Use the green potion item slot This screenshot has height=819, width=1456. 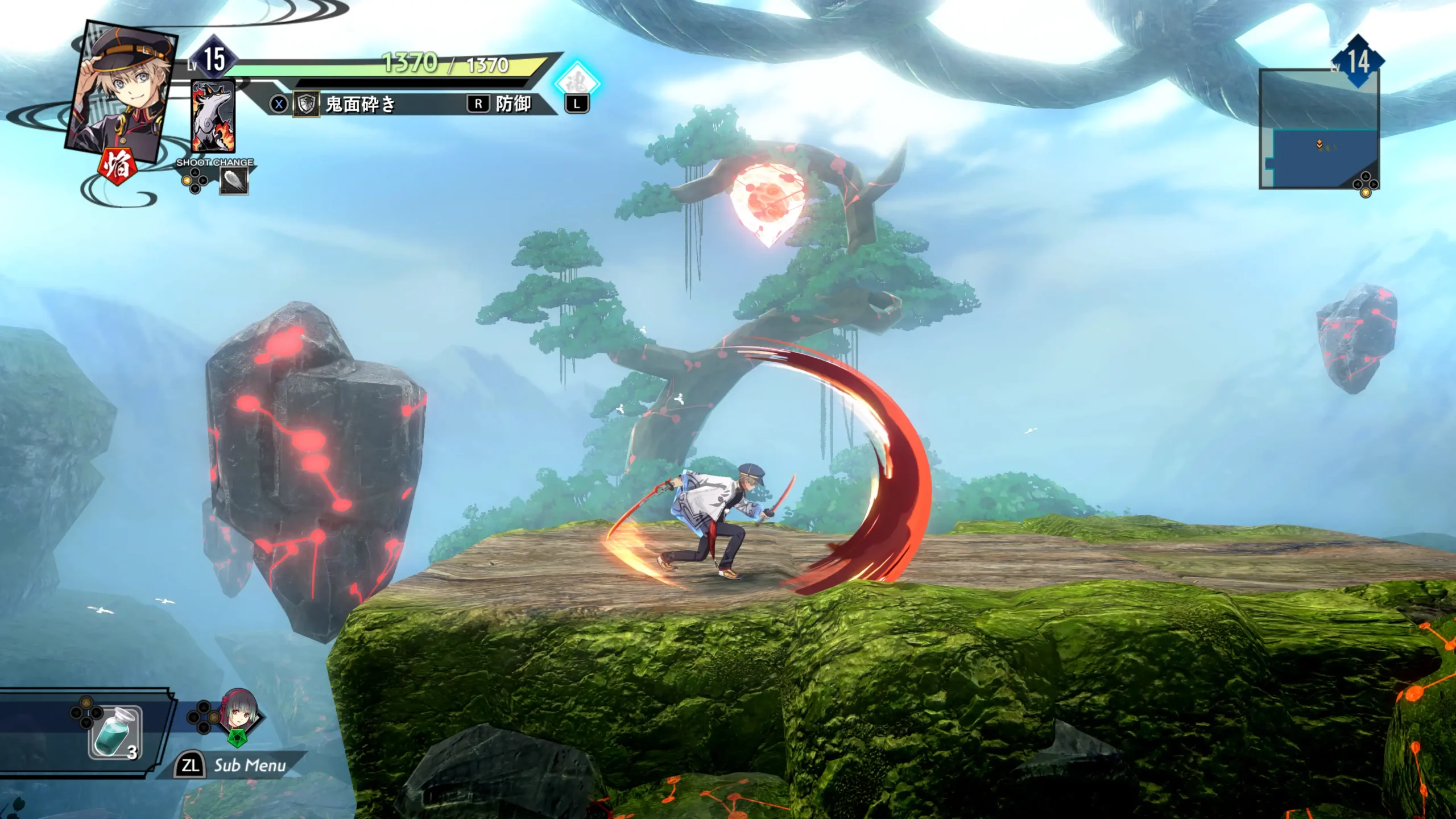tap(115, 733)
